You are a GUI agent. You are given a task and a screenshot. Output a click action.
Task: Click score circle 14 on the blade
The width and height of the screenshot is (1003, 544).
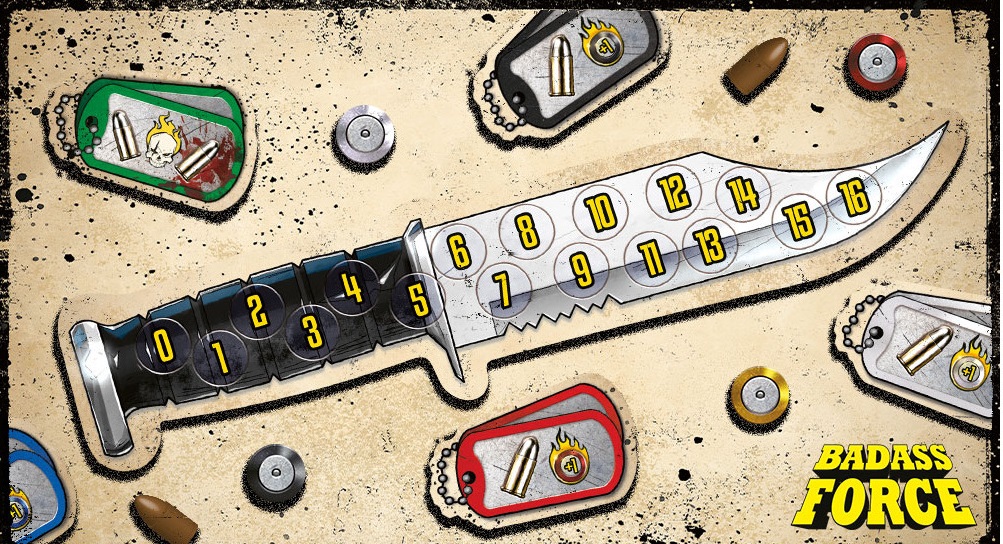point(743,194)
